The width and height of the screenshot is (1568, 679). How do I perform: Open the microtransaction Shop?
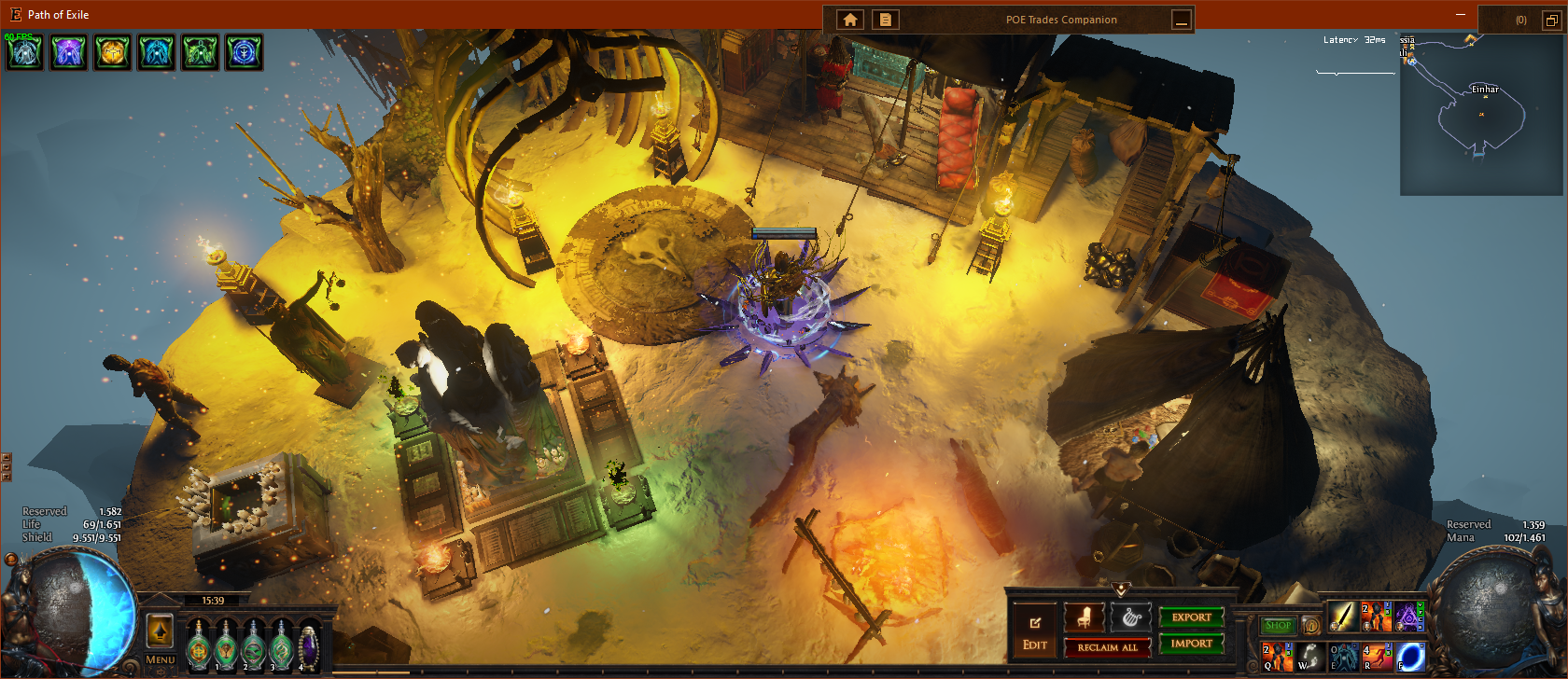(x=1278, y=625)
